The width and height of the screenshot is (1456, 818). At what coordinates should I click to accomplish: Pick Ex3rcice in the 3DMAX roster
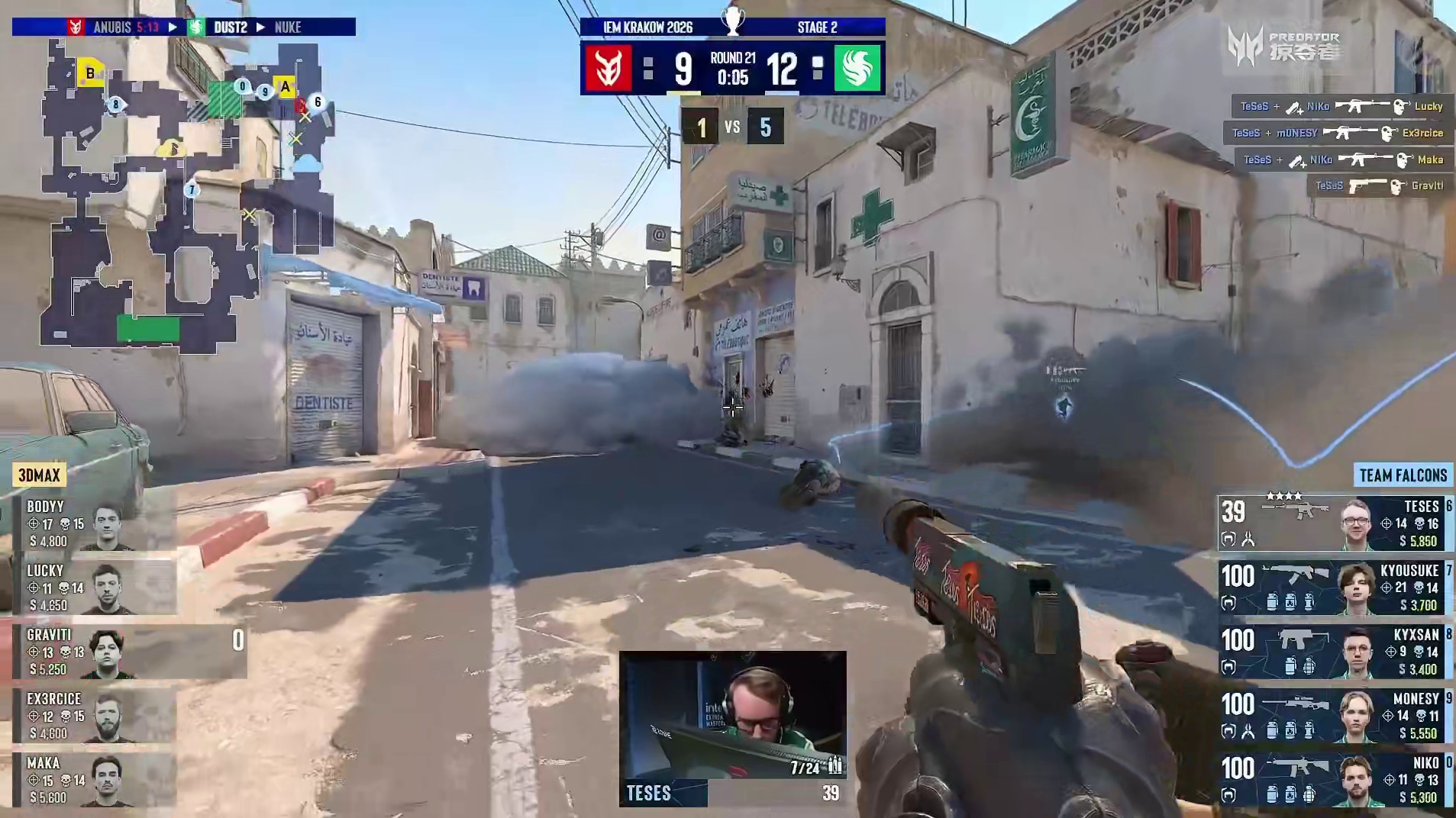tap(94, 716)
